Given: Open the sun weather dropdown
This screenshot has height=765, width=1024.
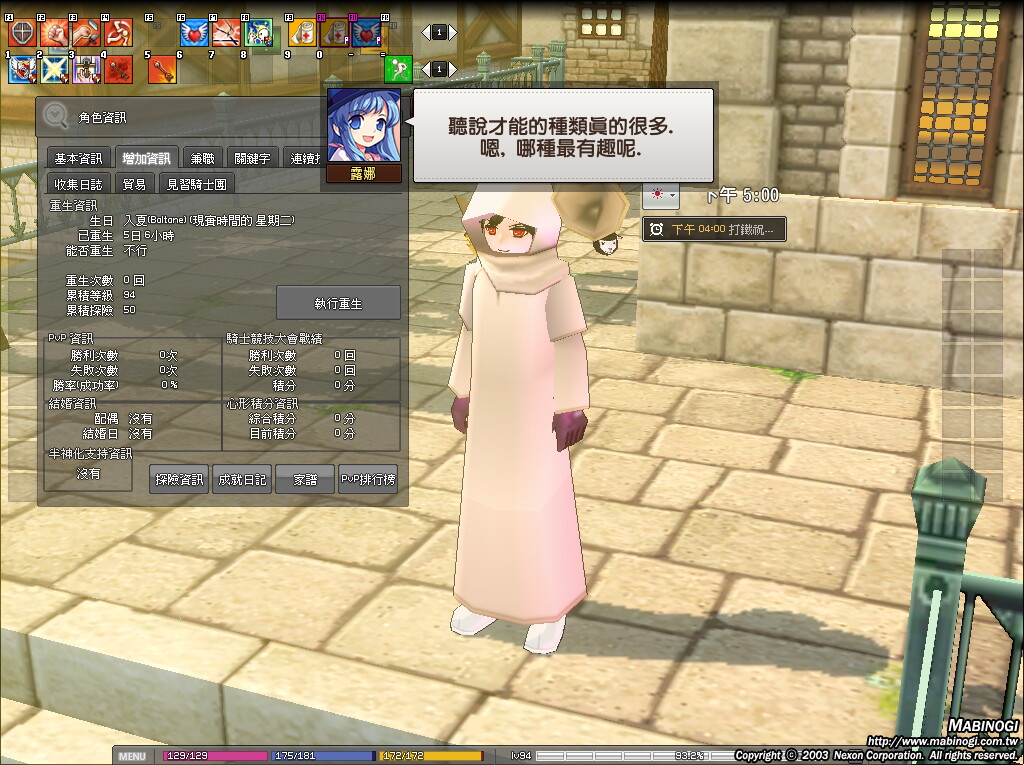Looking at the screenshot, I should pos(661,195).
